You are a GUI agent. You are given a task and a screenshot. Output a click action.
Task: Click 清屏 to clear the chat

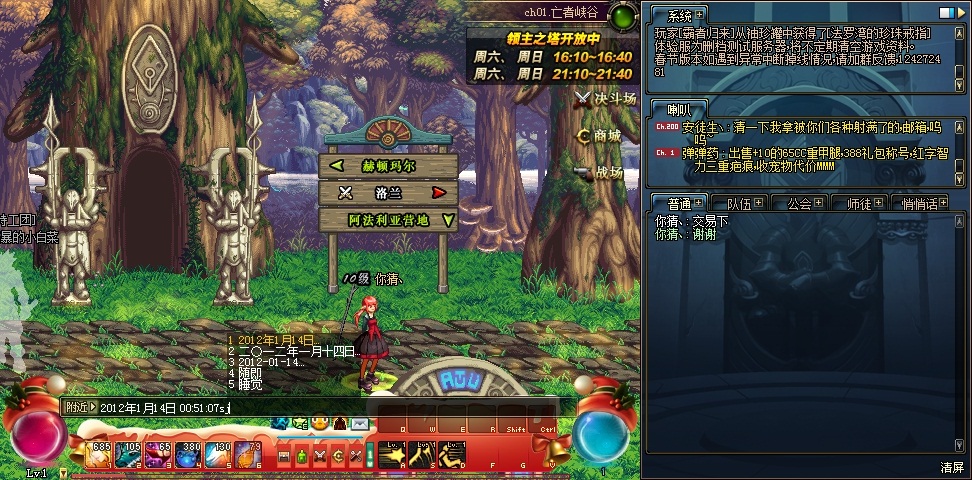[x=951, y=467]
